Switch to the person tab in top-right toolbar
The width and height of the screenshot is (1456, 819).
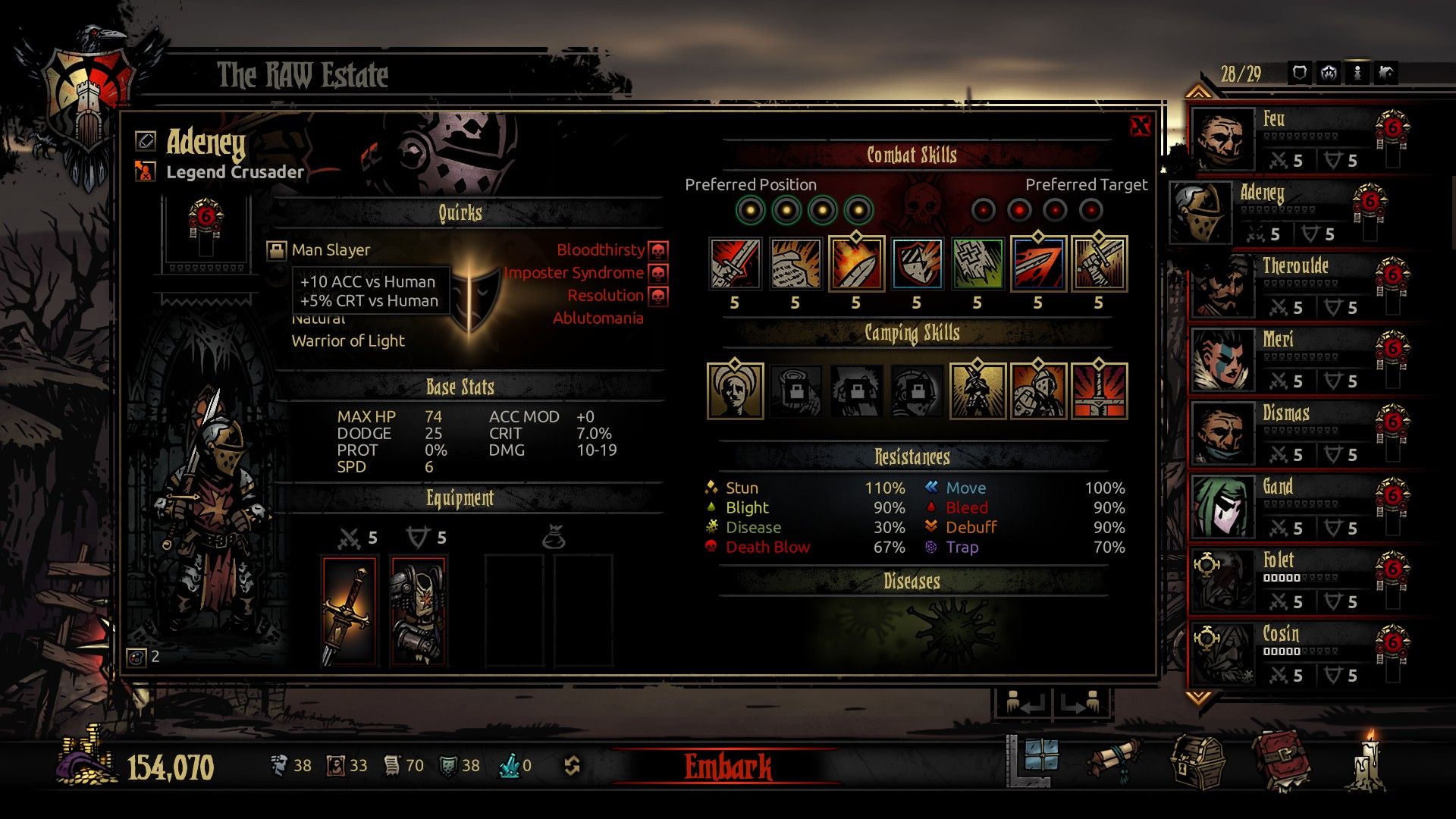click(1357, 72)
